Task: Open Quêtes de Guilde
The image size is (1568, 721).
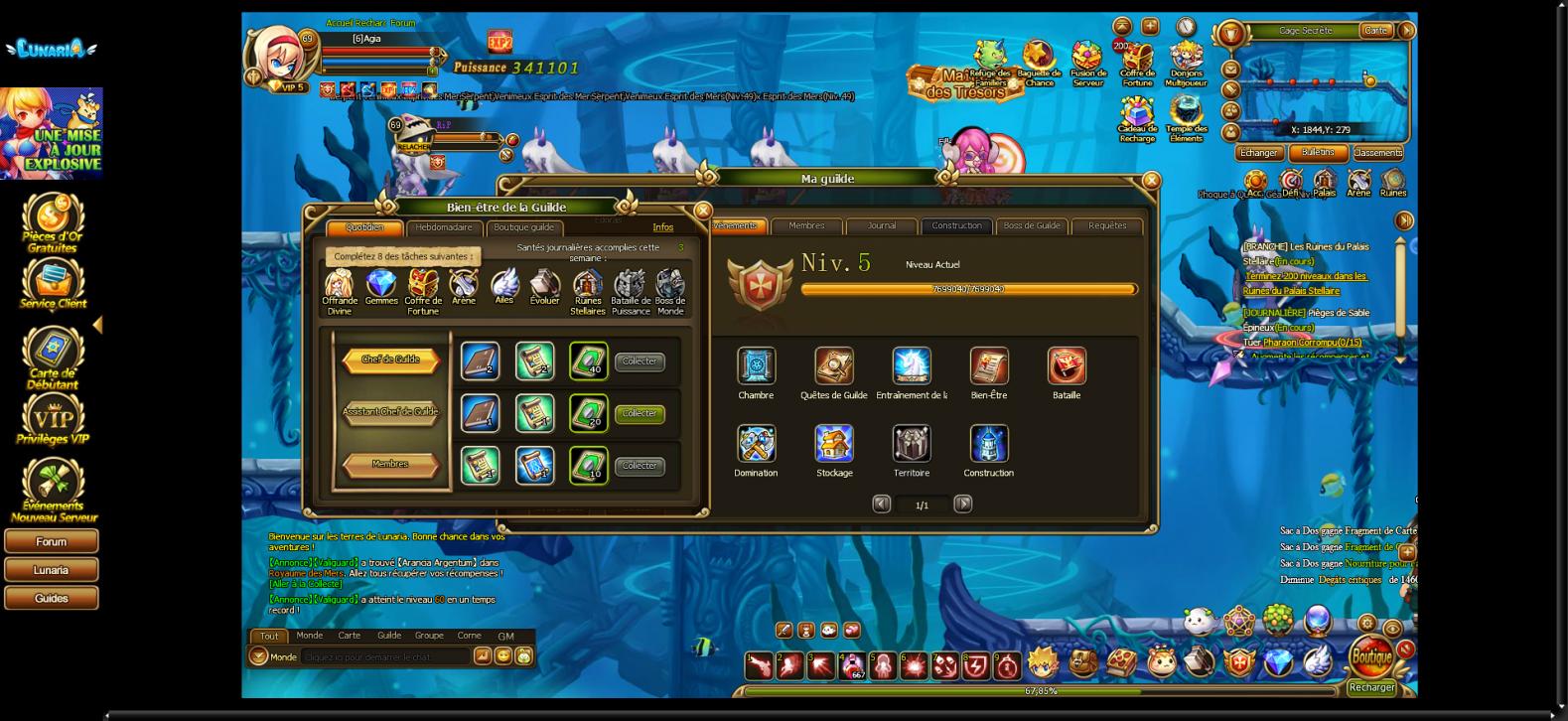Action: pos(834,366)
